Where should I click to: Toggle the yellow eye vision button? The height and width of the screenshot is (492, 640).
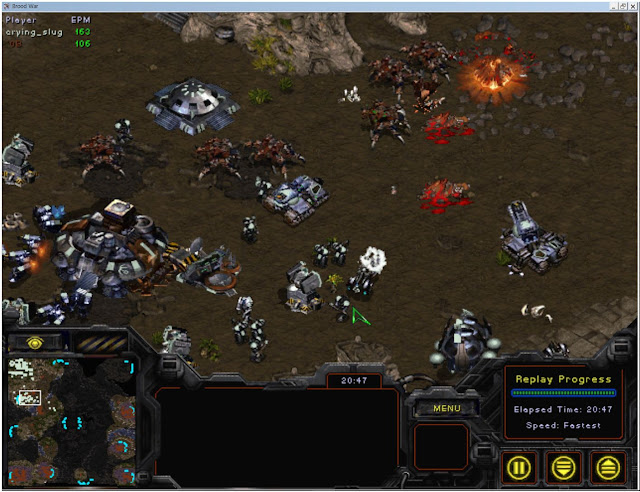point(36,343)
